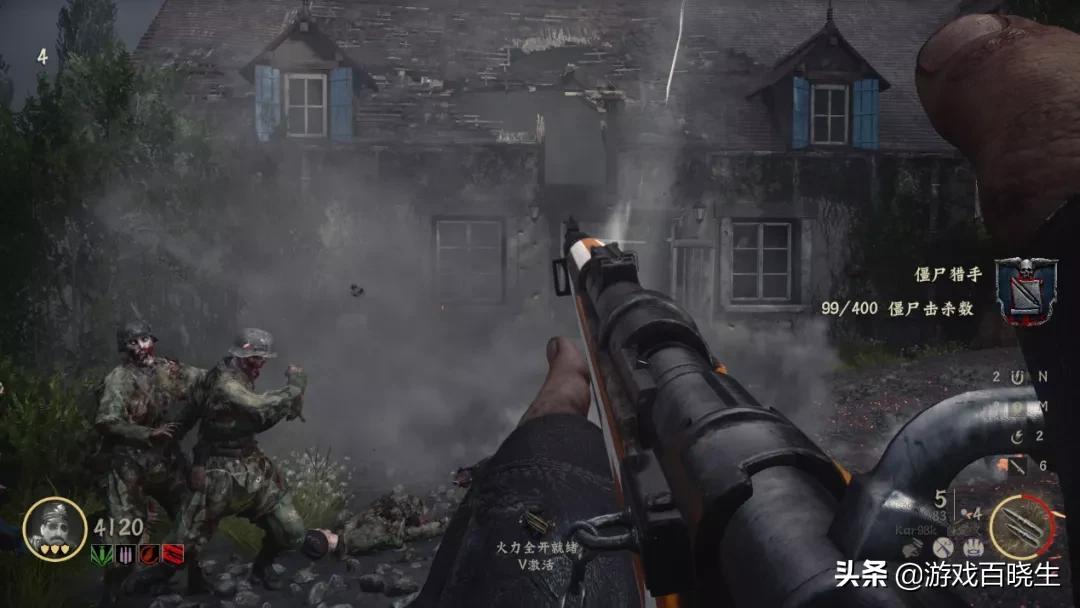Screen dimensions: 1080x608
Task: Activate the special ability bullets meter
Action: pos(1023,527)
